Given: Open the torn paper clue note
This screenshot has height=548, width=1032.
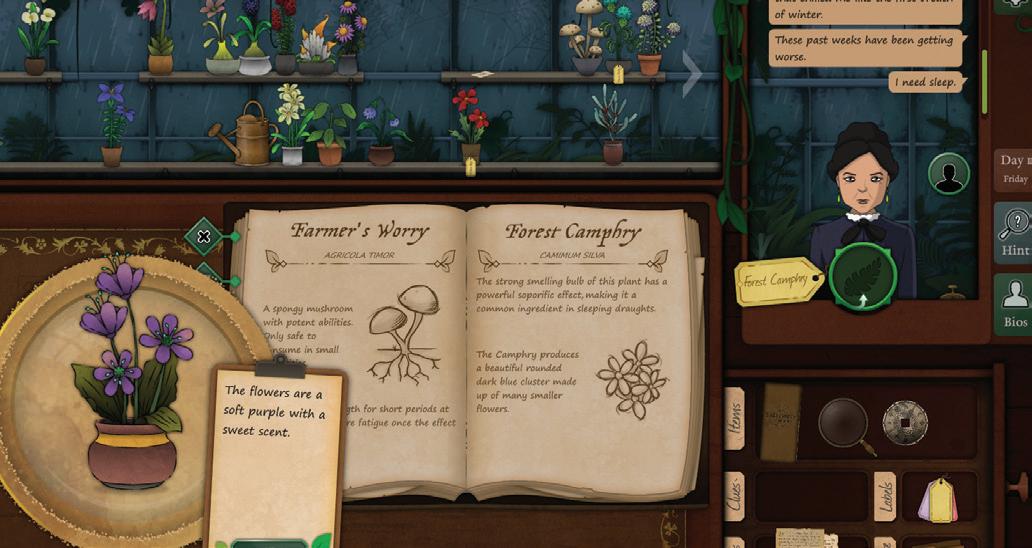Looking at the screenshot, I should click(806, 538).
